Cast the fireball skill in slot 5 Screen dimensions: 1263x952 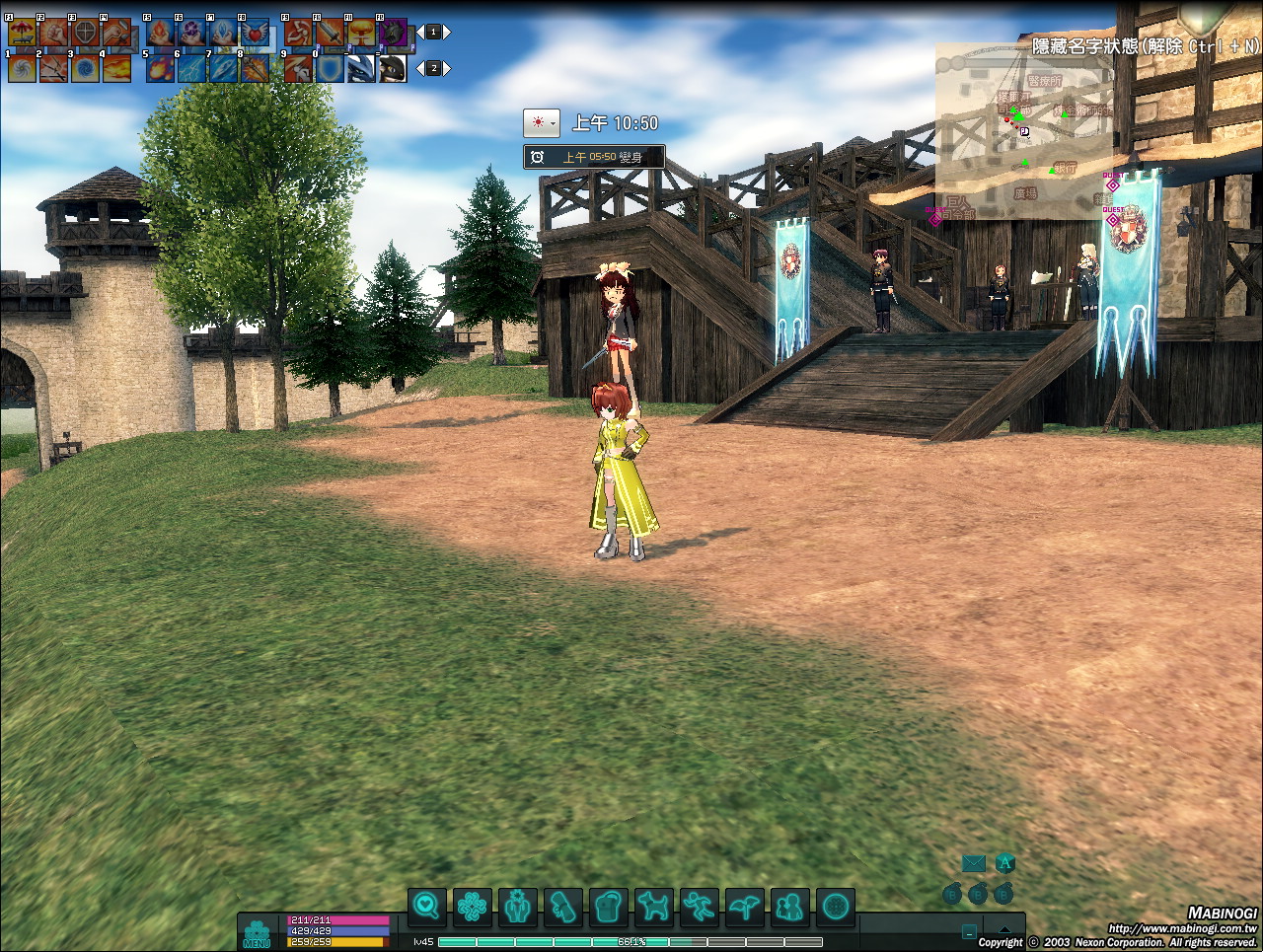[x=160, y=68]
